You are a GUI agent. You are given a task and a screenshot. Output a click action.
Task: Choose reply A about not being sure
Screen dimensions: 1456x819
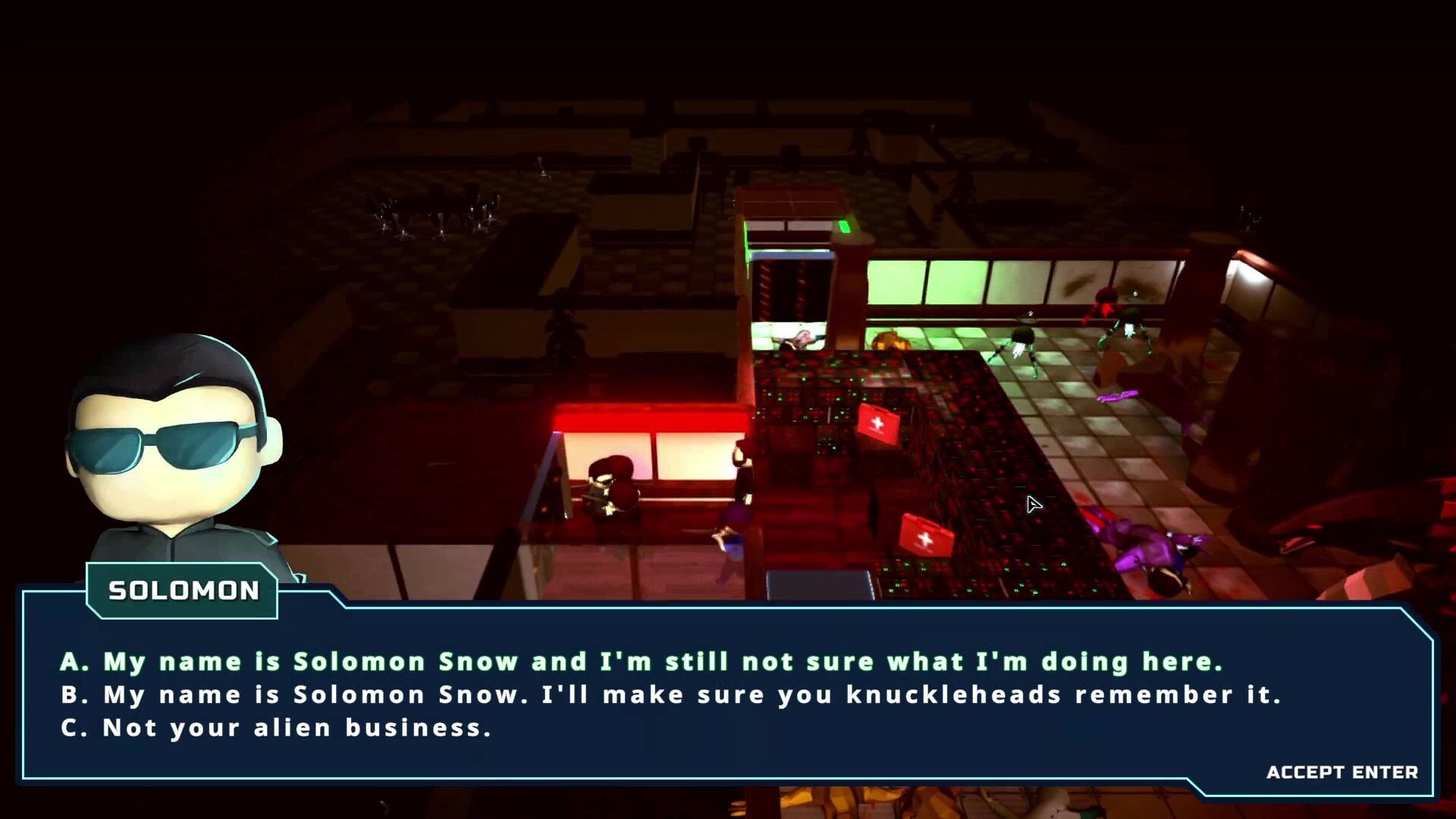(x=642, y=662)
